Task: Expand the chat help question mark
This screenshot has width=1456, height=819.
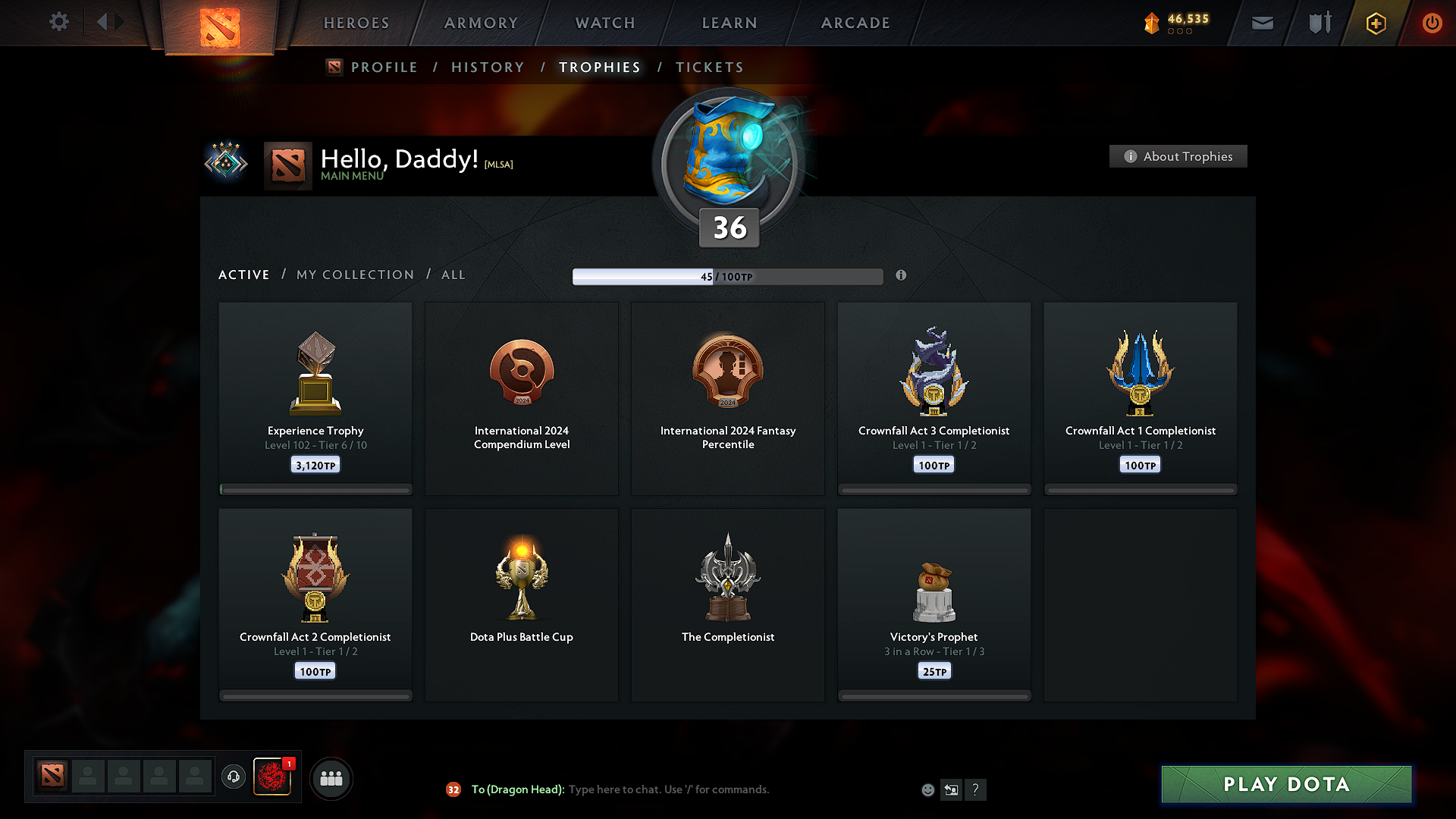Action: pos(976,789)
